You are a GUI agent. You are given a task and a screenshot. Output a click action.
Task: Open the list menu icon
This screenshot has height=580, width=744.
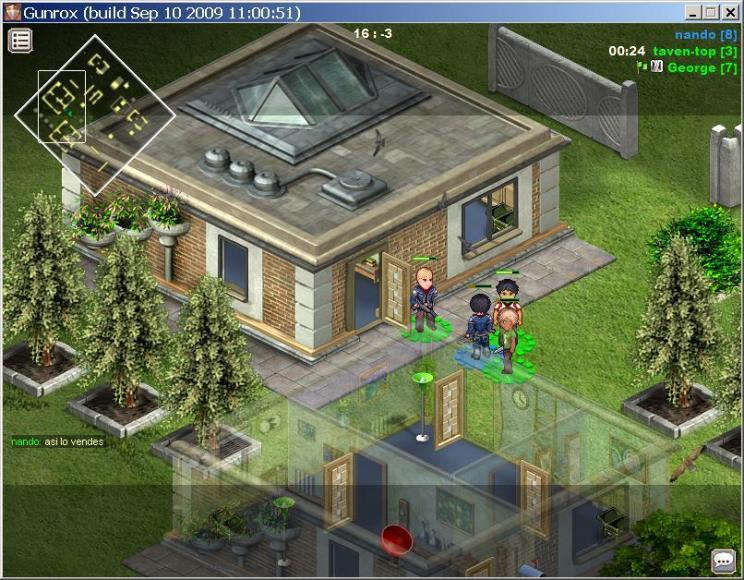point(20,40)
